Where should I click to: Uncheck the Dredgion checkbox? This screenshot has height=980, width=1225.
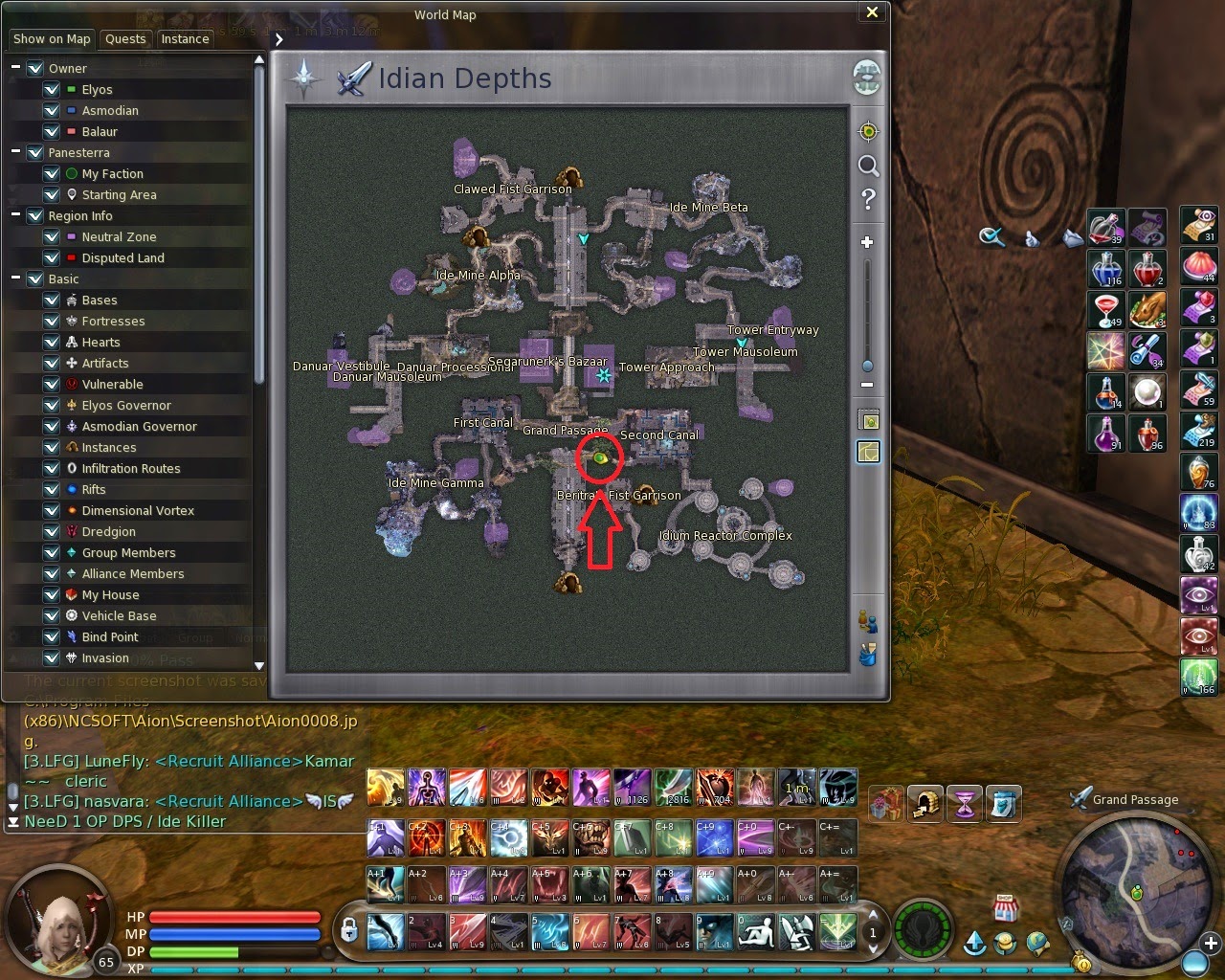click(53, 531)
